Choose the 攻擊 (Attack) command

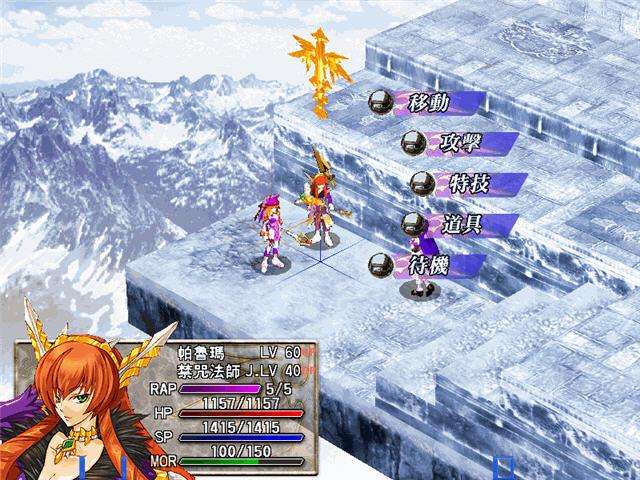[460, 143]
